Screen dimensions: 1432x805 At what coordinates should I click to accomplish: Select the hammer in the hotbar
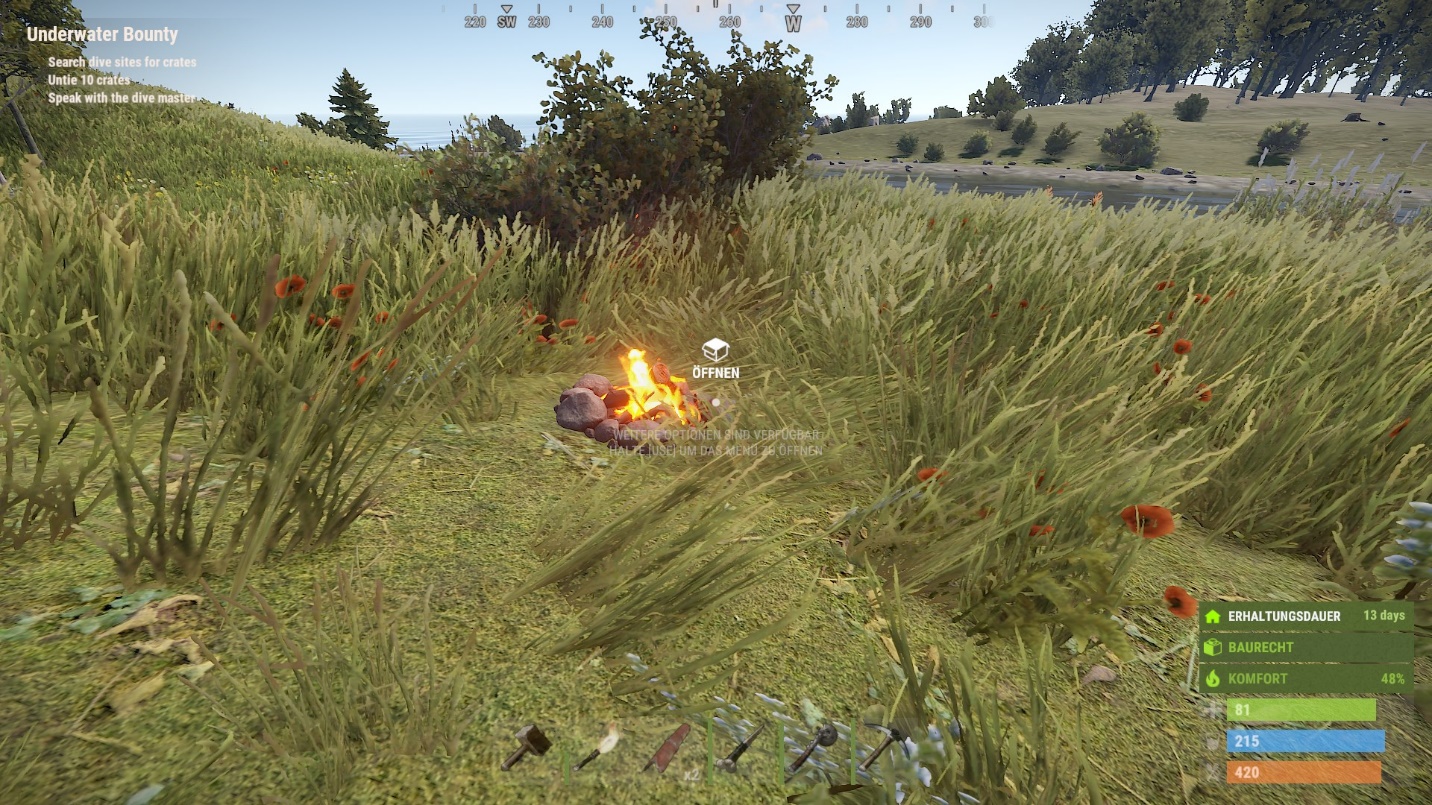(x=526, y=746)
